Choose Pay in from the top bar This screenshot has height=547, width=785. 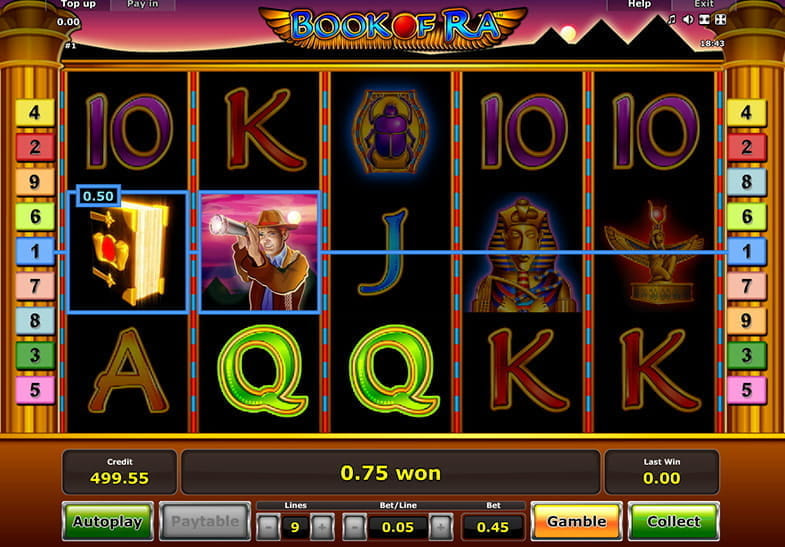click(142, 4)
